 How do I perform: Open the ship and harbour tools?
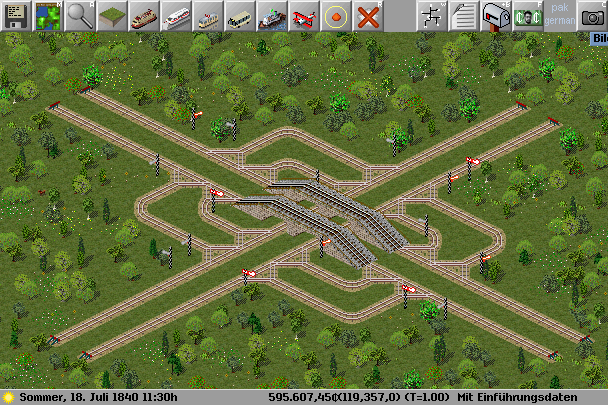coord(271,15)
